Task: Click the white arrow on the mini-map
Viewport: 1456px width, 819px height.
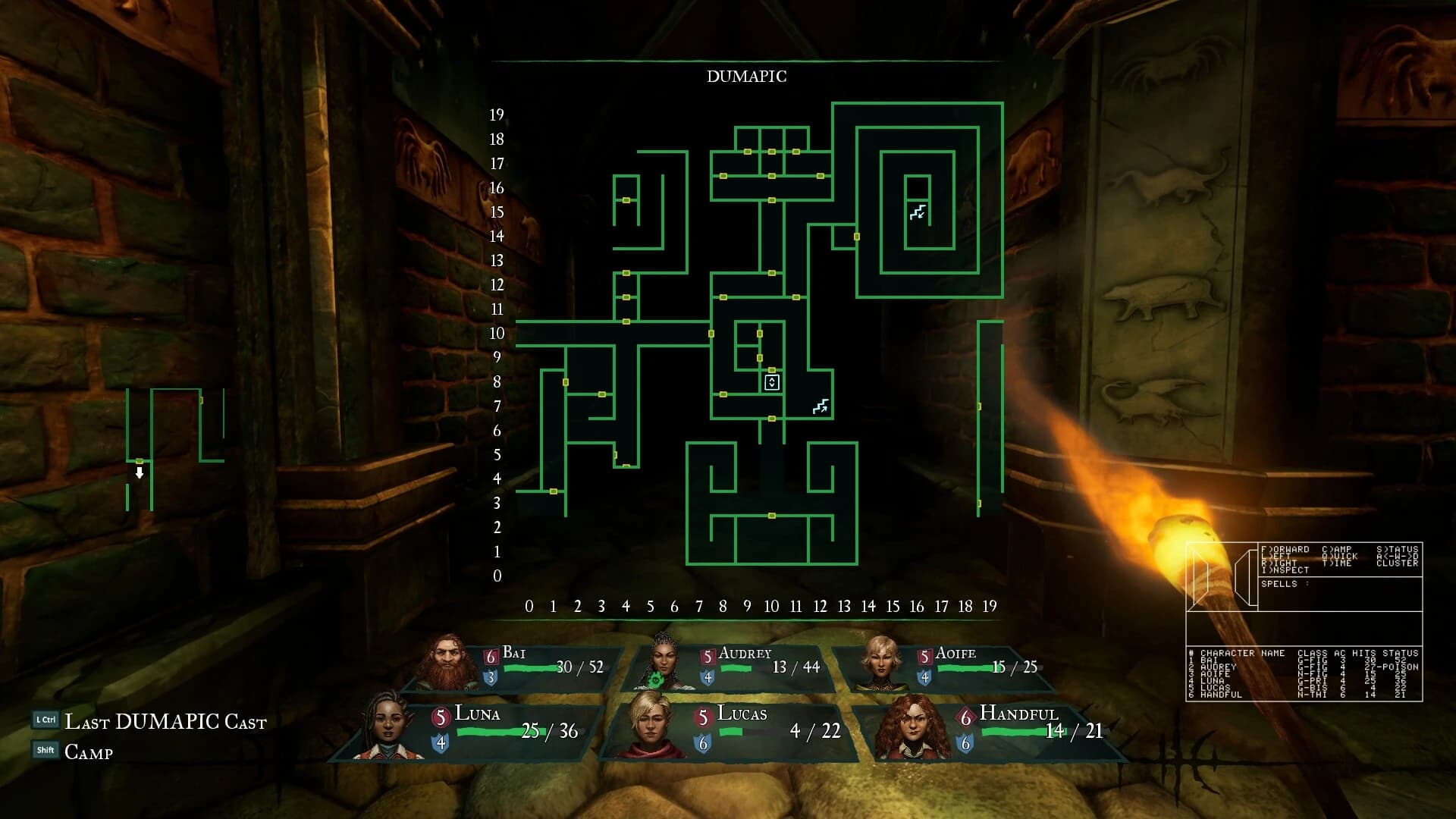Action: pyautogui.click(x=139, y=473)
